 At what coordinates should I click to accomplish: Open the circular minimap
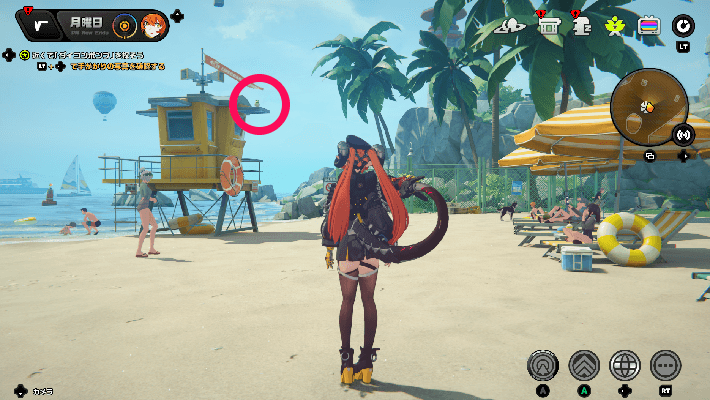[x=649, y=105]
